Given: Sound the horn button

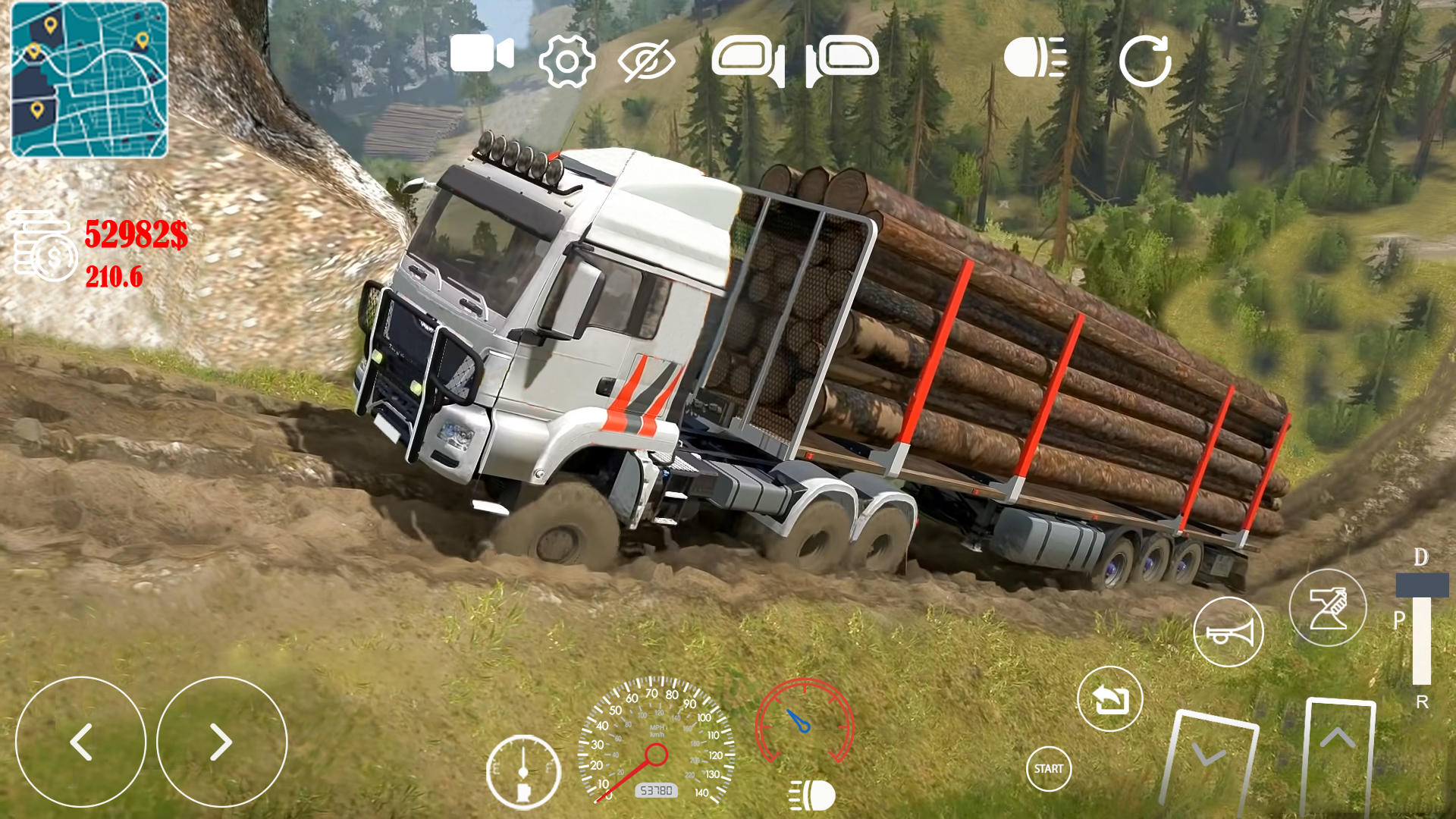Looking at the screenshot, I should coord(1228,632).
